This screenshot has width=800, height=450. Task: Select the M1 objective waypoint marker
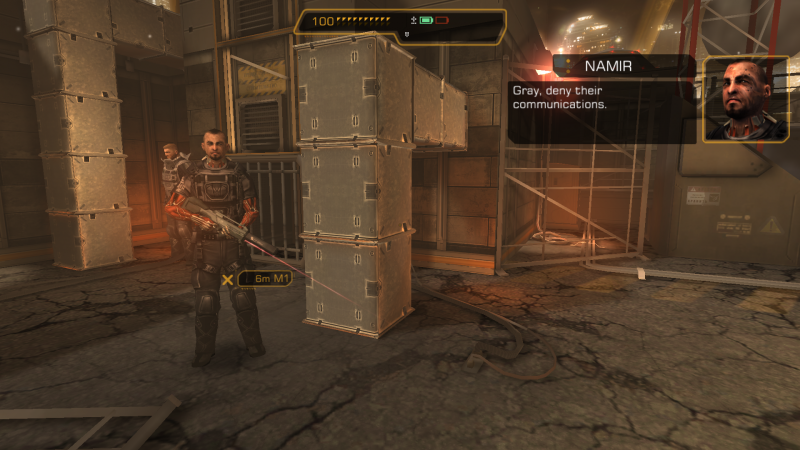point(229,279)
